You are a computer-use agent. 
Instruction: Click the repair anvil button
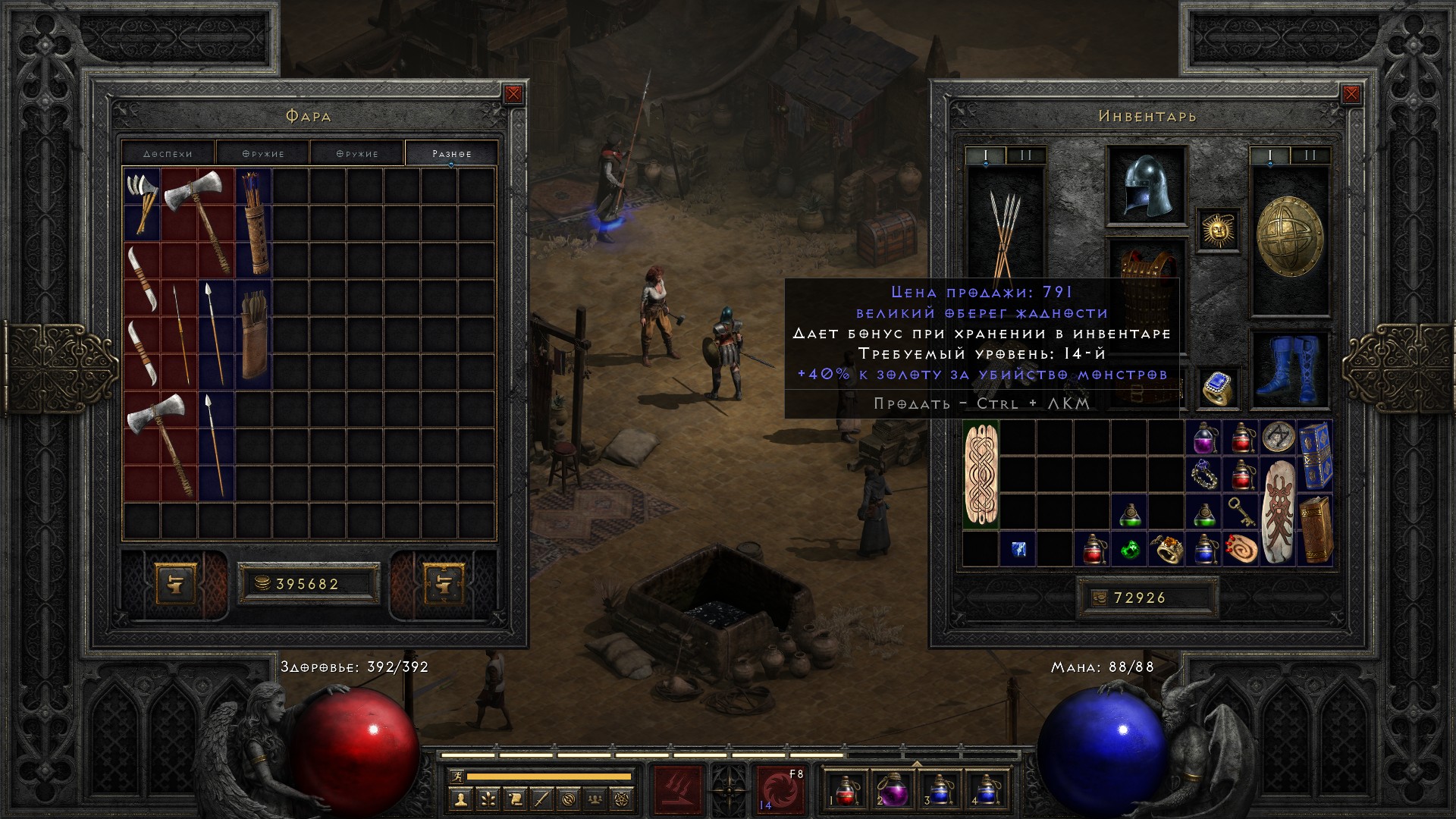point(176,583)
